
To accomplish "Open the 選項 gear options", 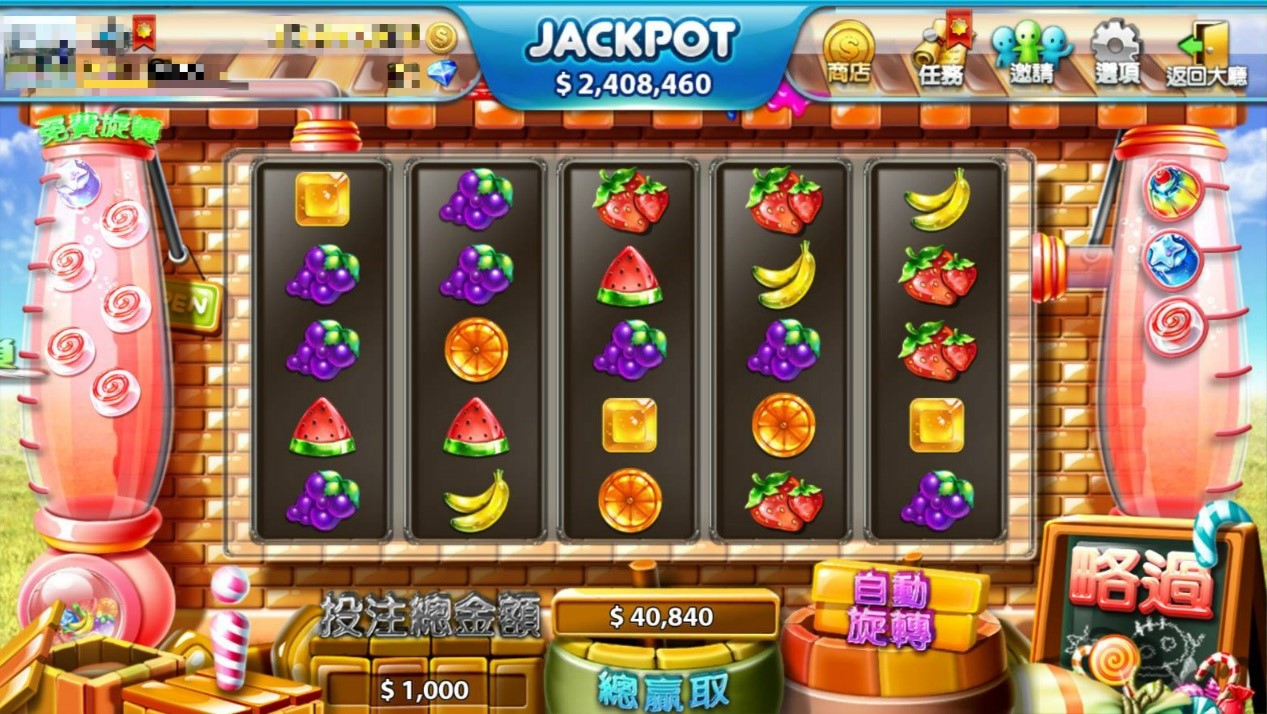I will pos(1115,53).
